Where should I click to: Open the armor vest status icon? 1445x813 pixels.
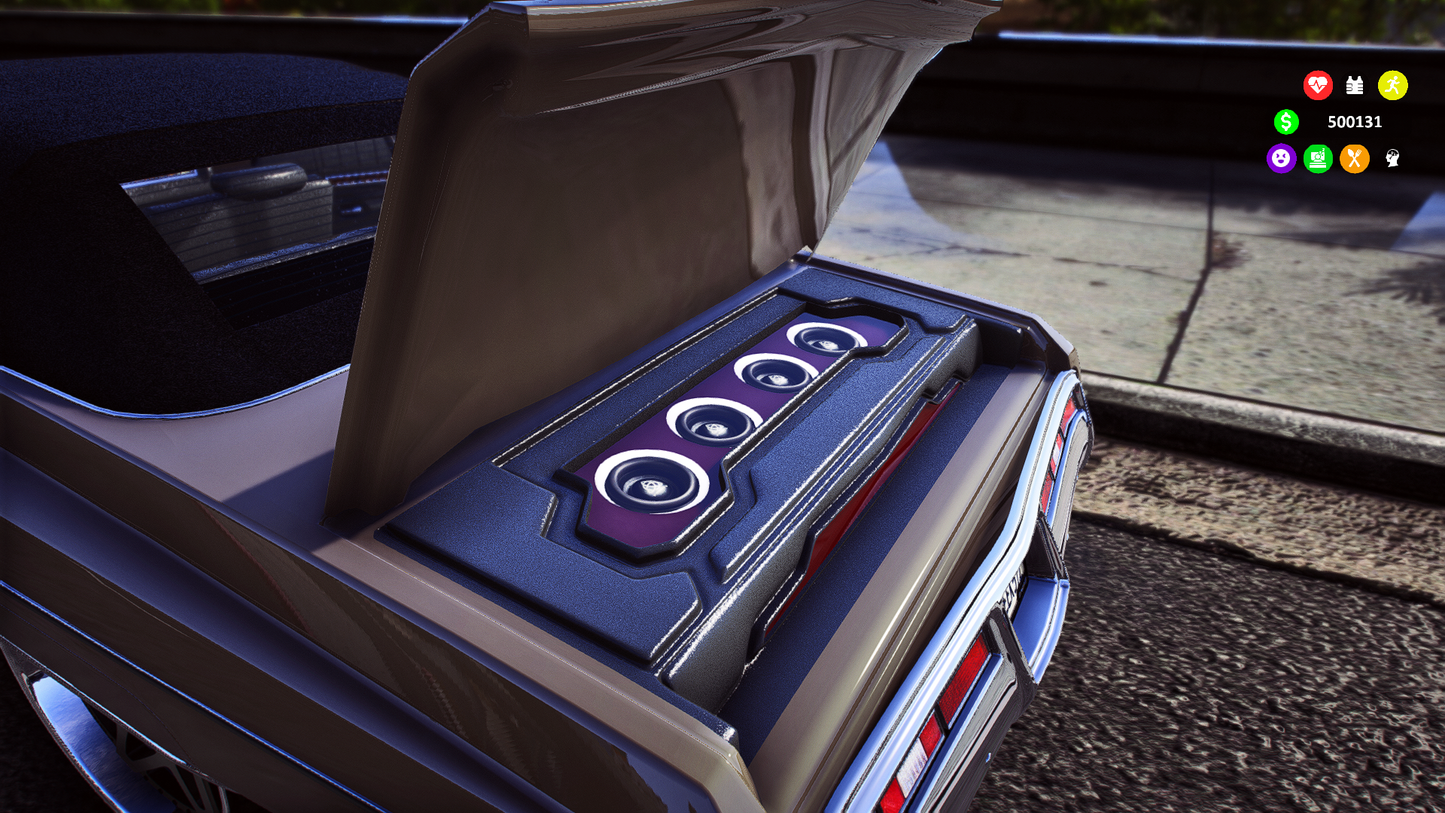[1355, 85]
